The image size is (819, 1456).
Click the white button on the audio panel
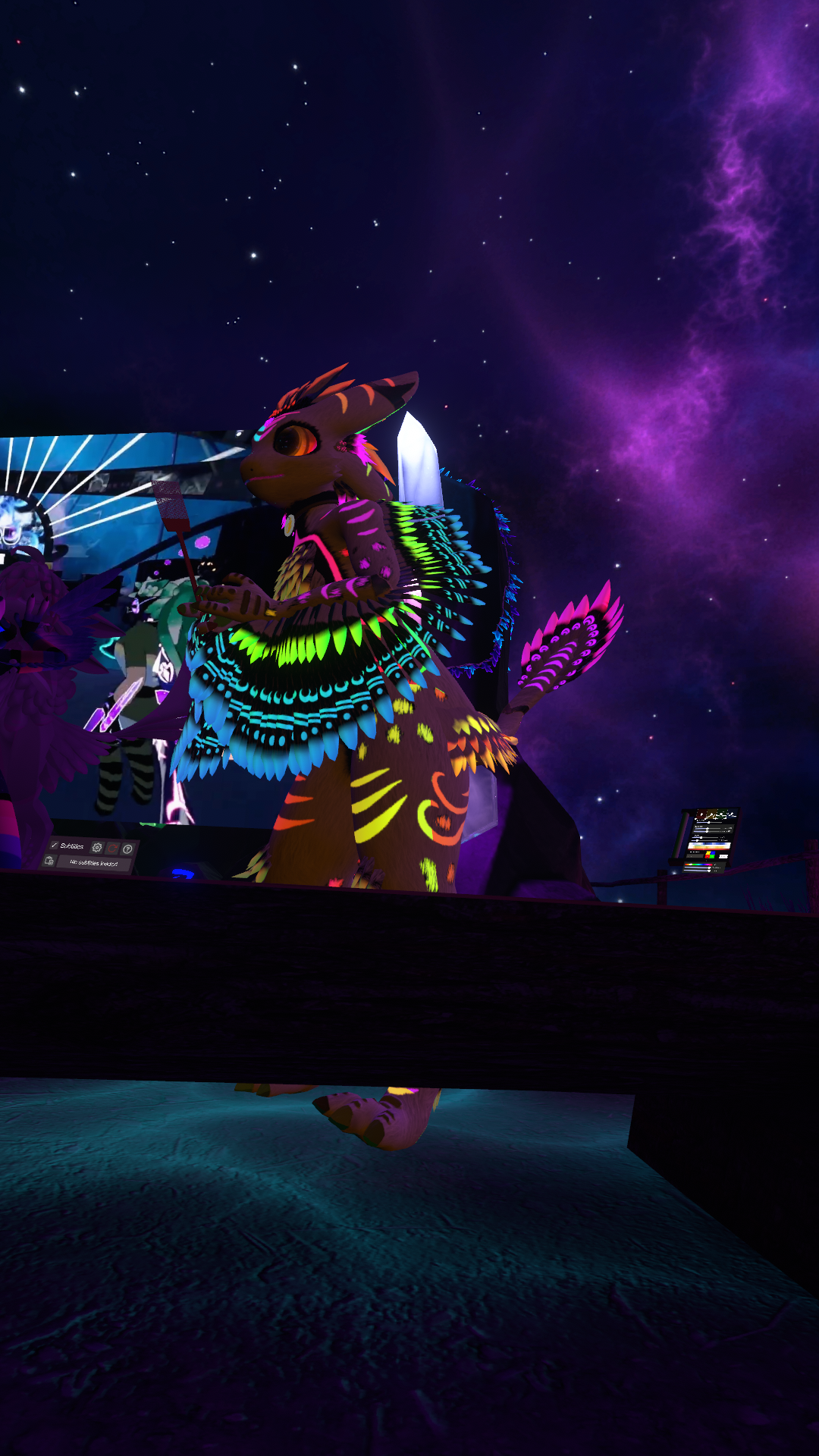coord(723,857)
